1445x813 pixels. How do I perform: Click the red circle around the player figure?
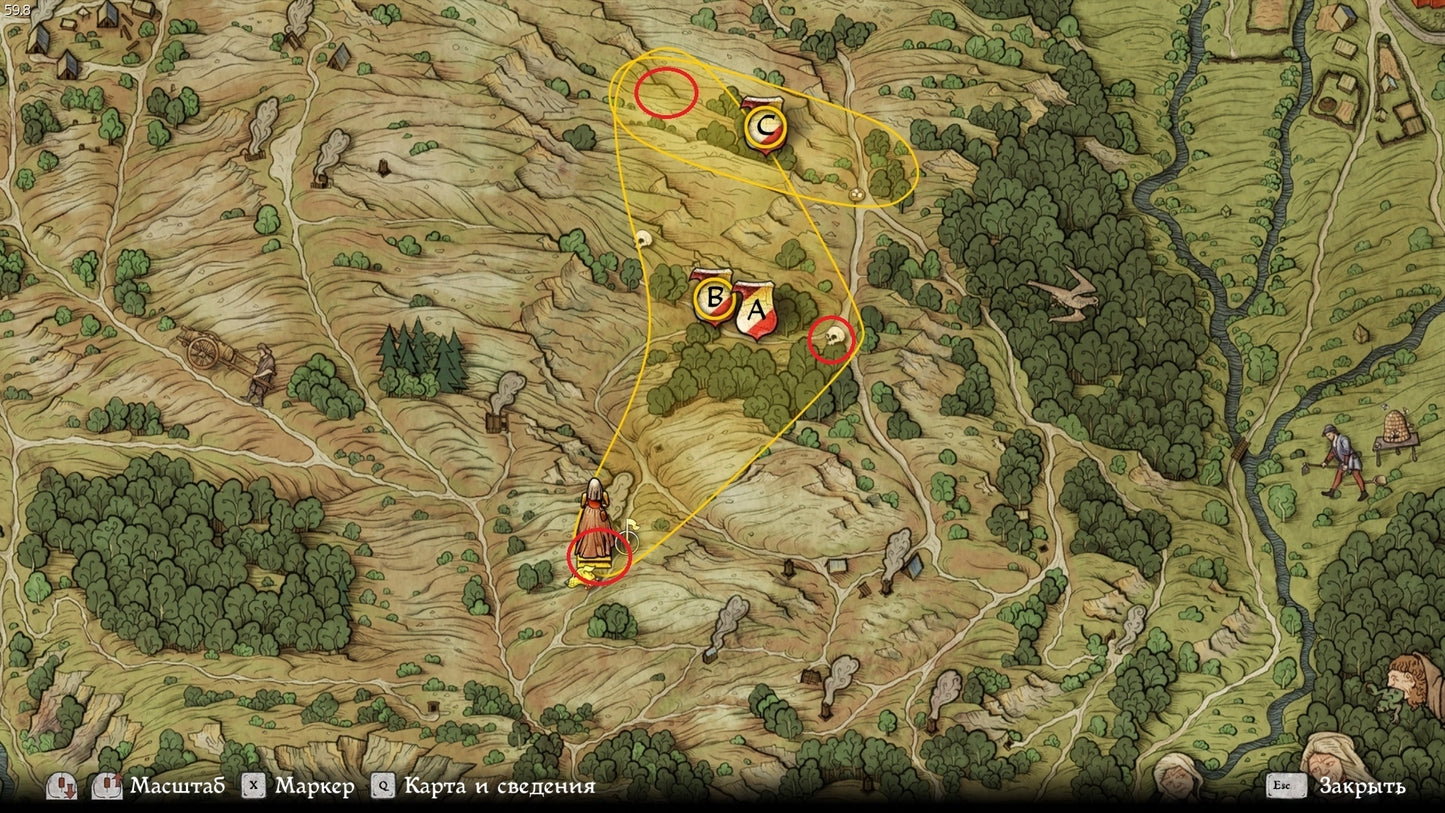pos(597,557)
